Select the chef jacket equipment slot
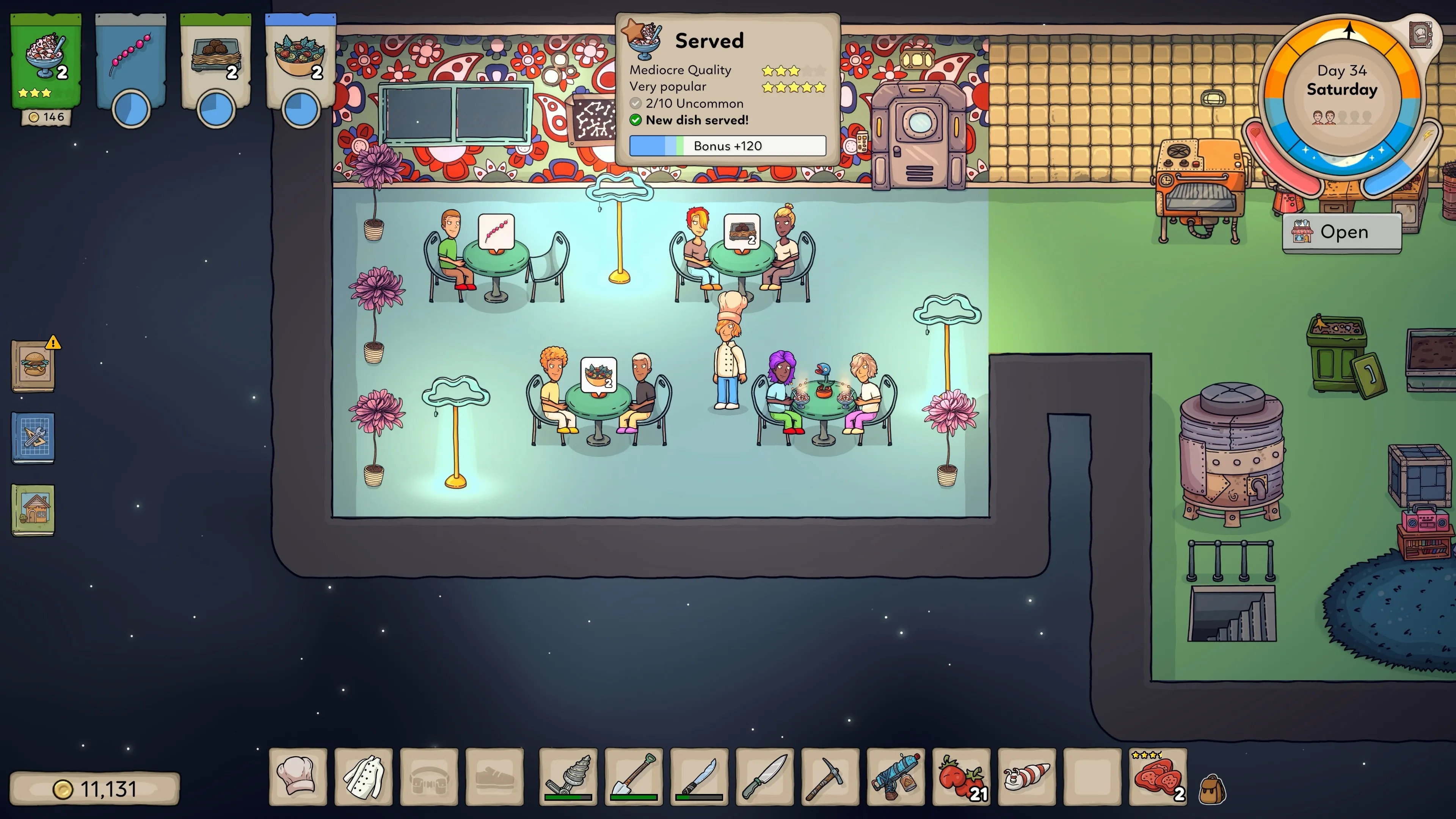 (x=364, y=777)
